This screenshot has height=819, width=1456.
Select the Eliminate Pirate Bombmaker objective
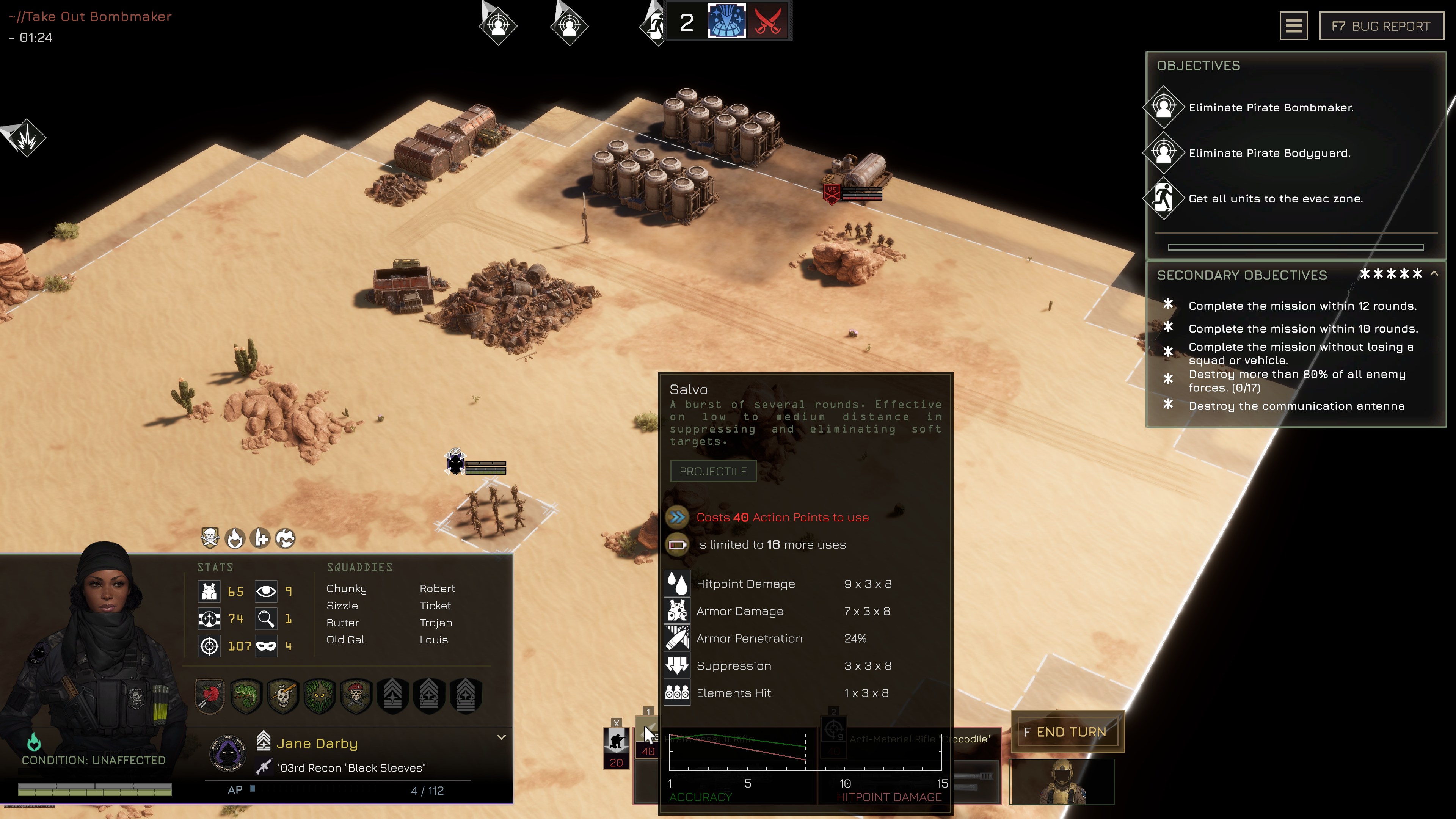[x=1271, y=107]
